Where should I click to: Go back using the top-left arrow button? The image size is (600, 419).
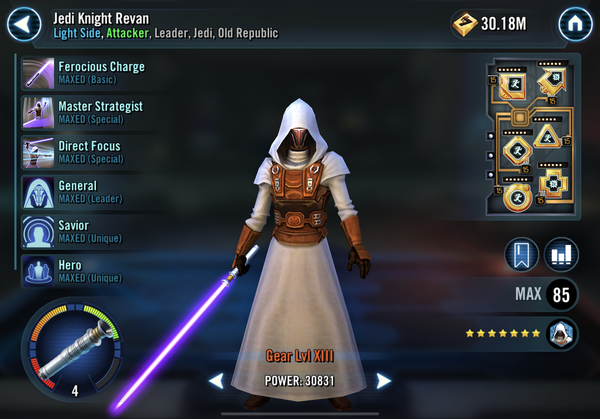point(26,22)
